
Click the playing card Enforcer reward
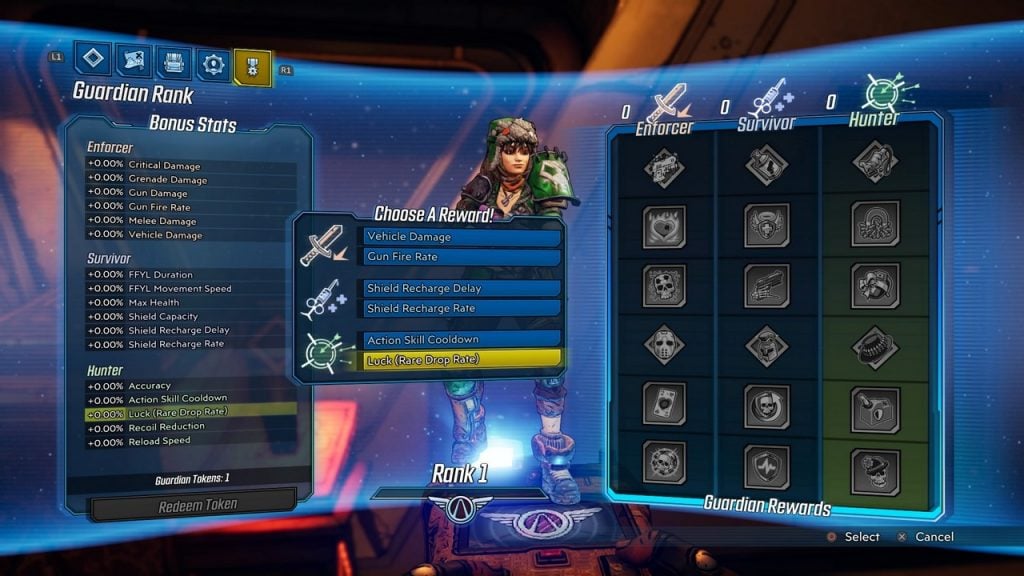[x=664, y=404]
